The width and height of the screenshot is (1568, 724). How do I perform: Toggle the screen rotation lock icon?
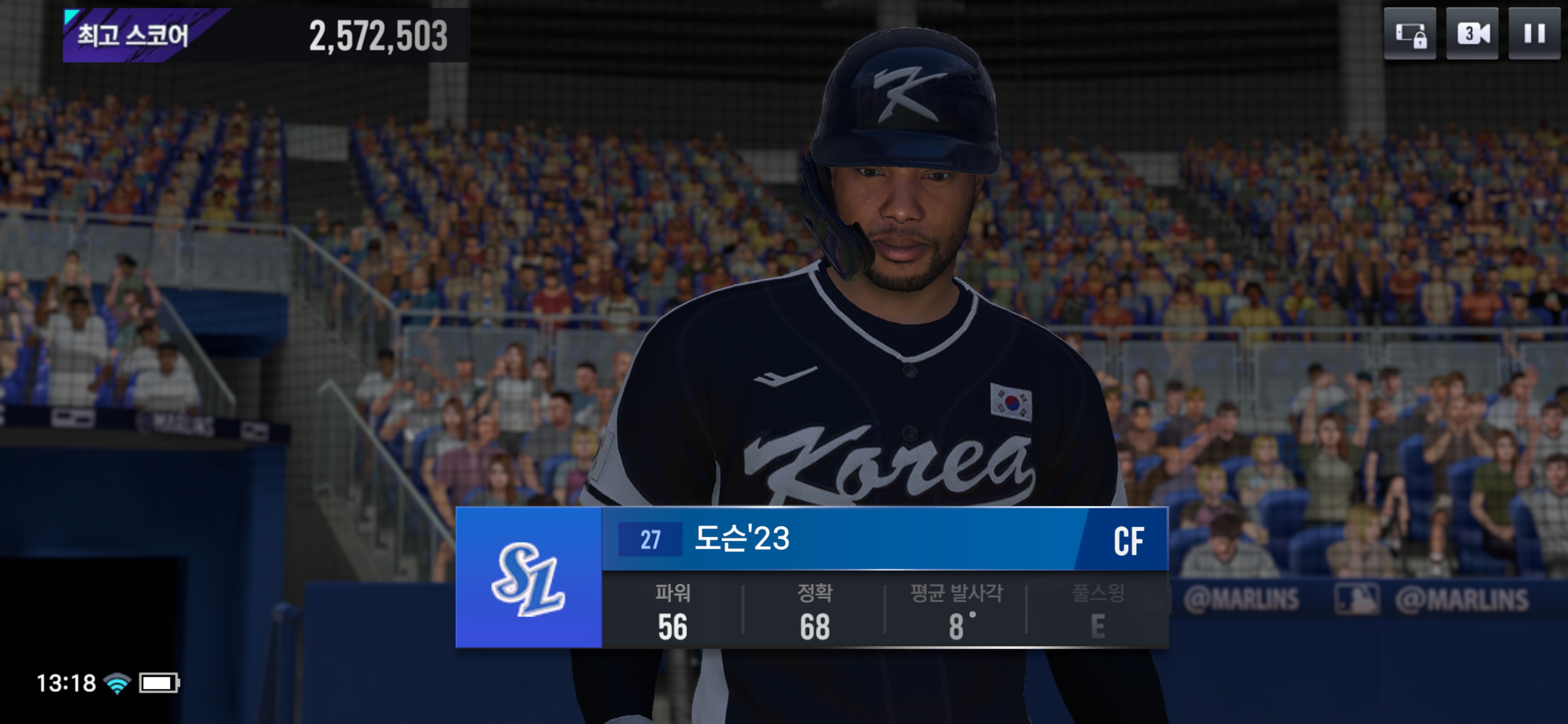[1410, 34]
